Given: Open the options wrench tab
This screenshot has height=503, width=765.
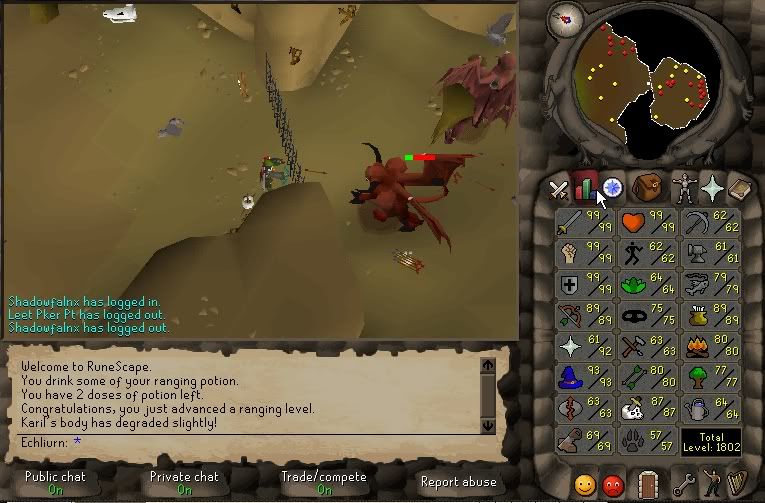Looking at the screenshot, I should coord(685,486).
